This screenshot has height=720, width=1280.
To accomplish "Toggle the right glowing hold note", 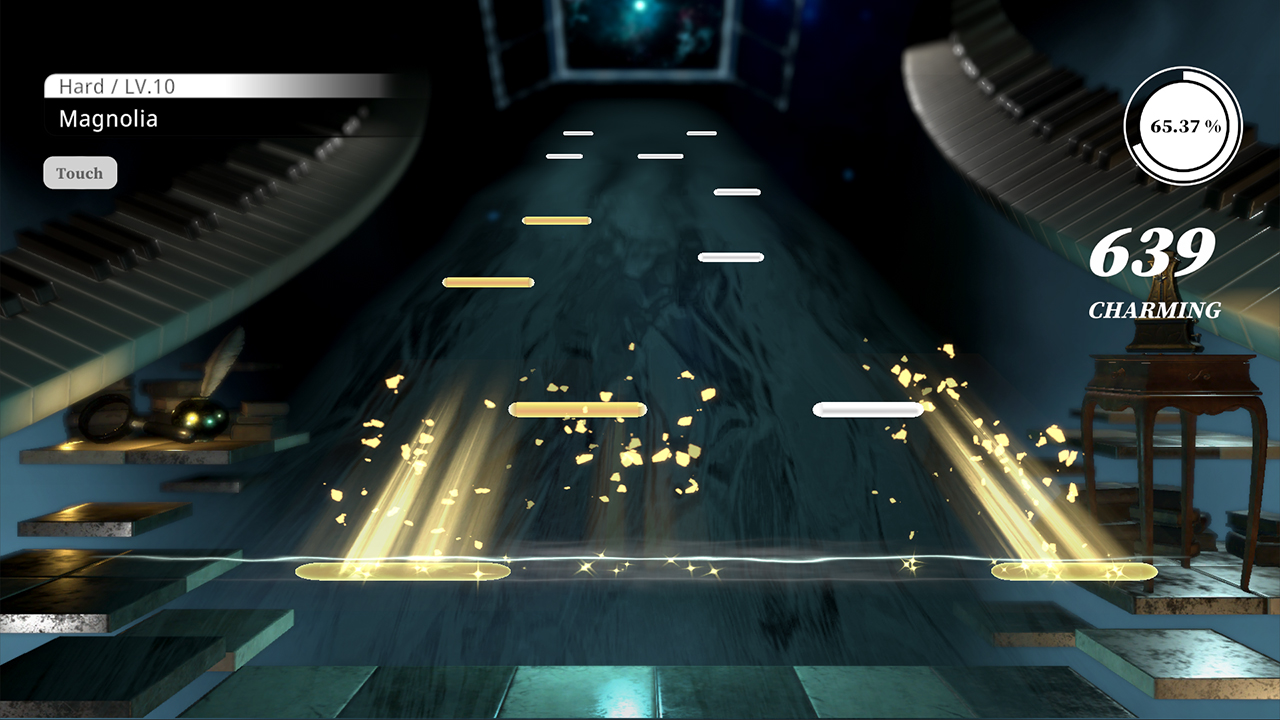I will pyautogui.click(x=1072, y=570).
